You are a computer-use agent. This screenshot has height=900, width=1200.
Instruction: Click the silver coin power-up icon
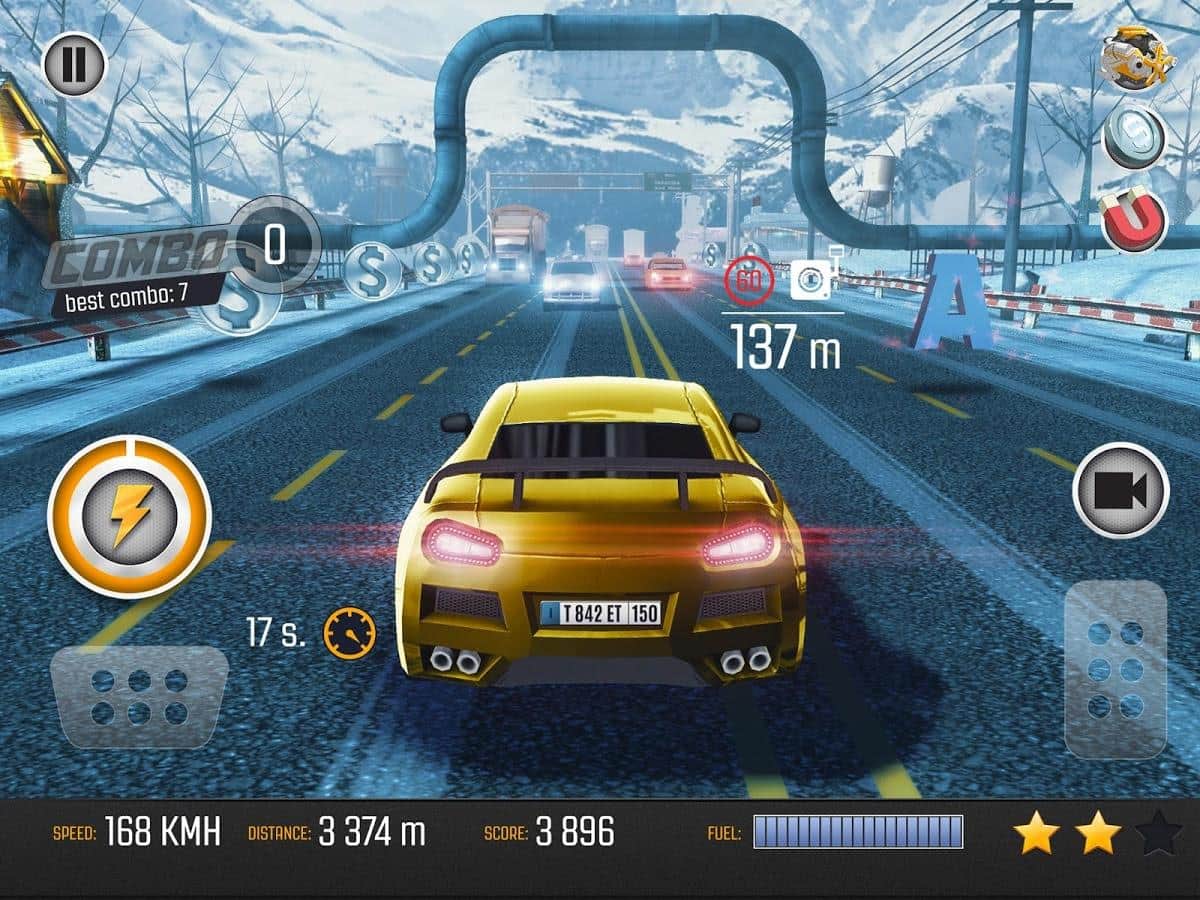coord(1134,137)
